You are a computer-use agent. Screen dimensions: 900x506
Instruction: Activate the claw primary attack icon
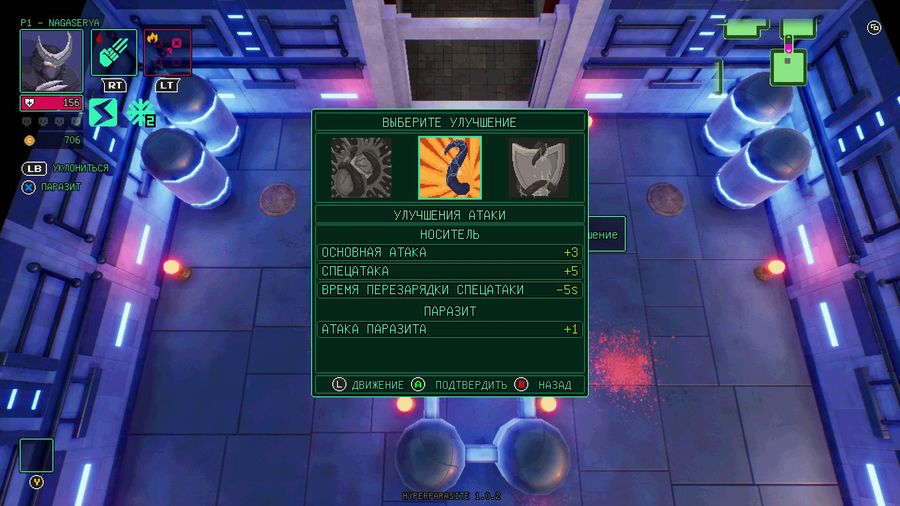(114, 52)
